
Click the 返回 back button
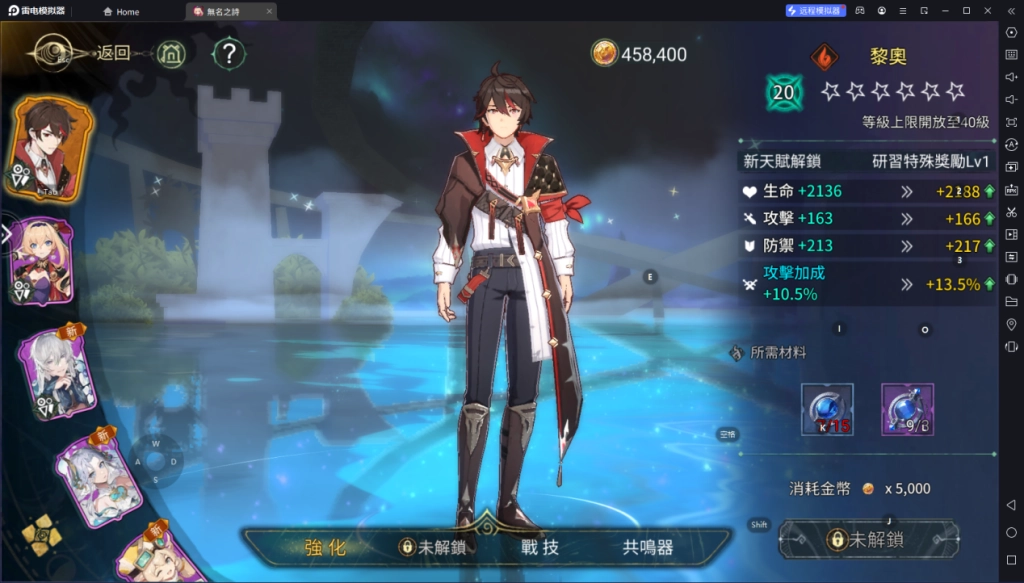point(112,53)
